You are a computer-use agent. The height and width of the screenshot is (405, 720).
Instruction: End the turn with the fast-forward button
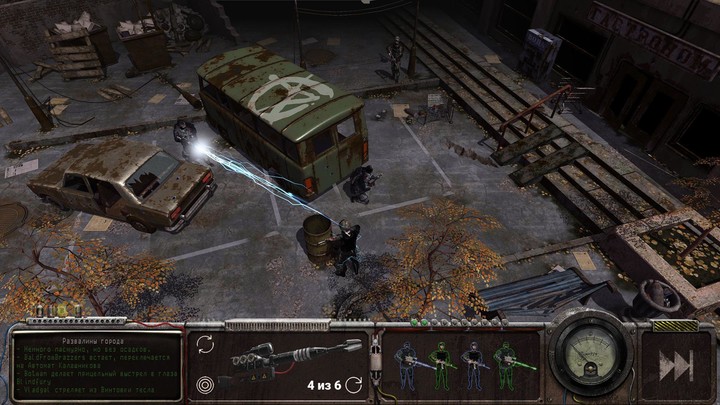click(676, 366)
